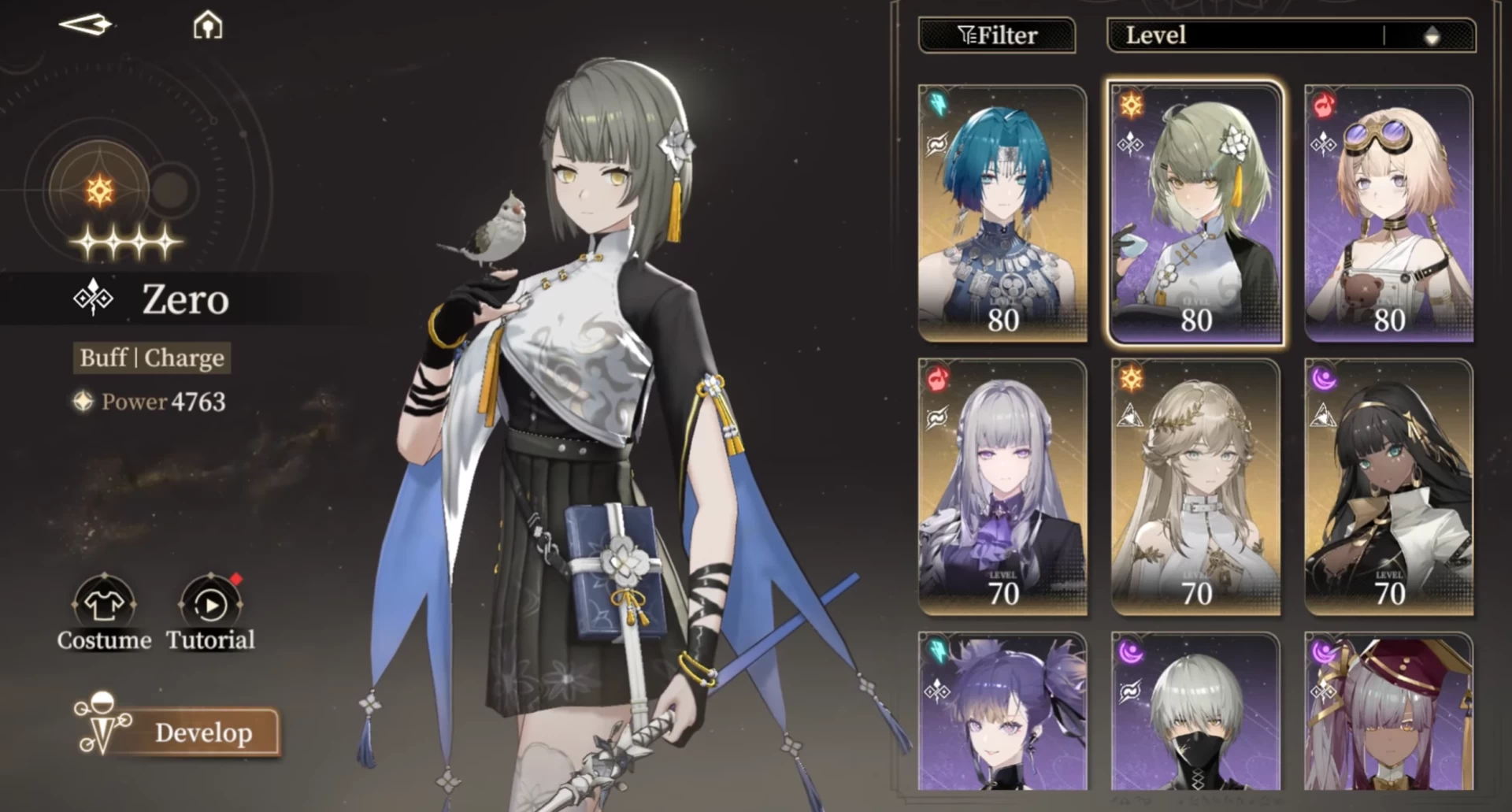Return to the home screen
The height and width of the screenshot is (812, 1512).
pyautogui.click(x=208, y=25)
